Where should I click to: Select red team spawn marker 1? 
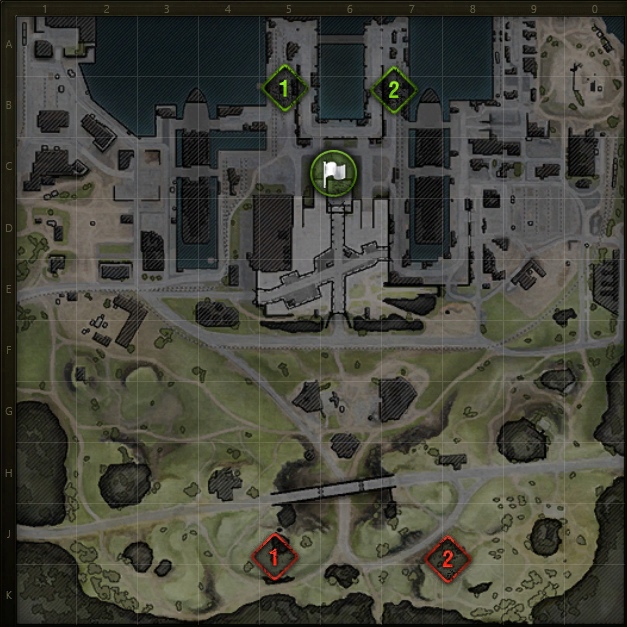pos(274,555)
